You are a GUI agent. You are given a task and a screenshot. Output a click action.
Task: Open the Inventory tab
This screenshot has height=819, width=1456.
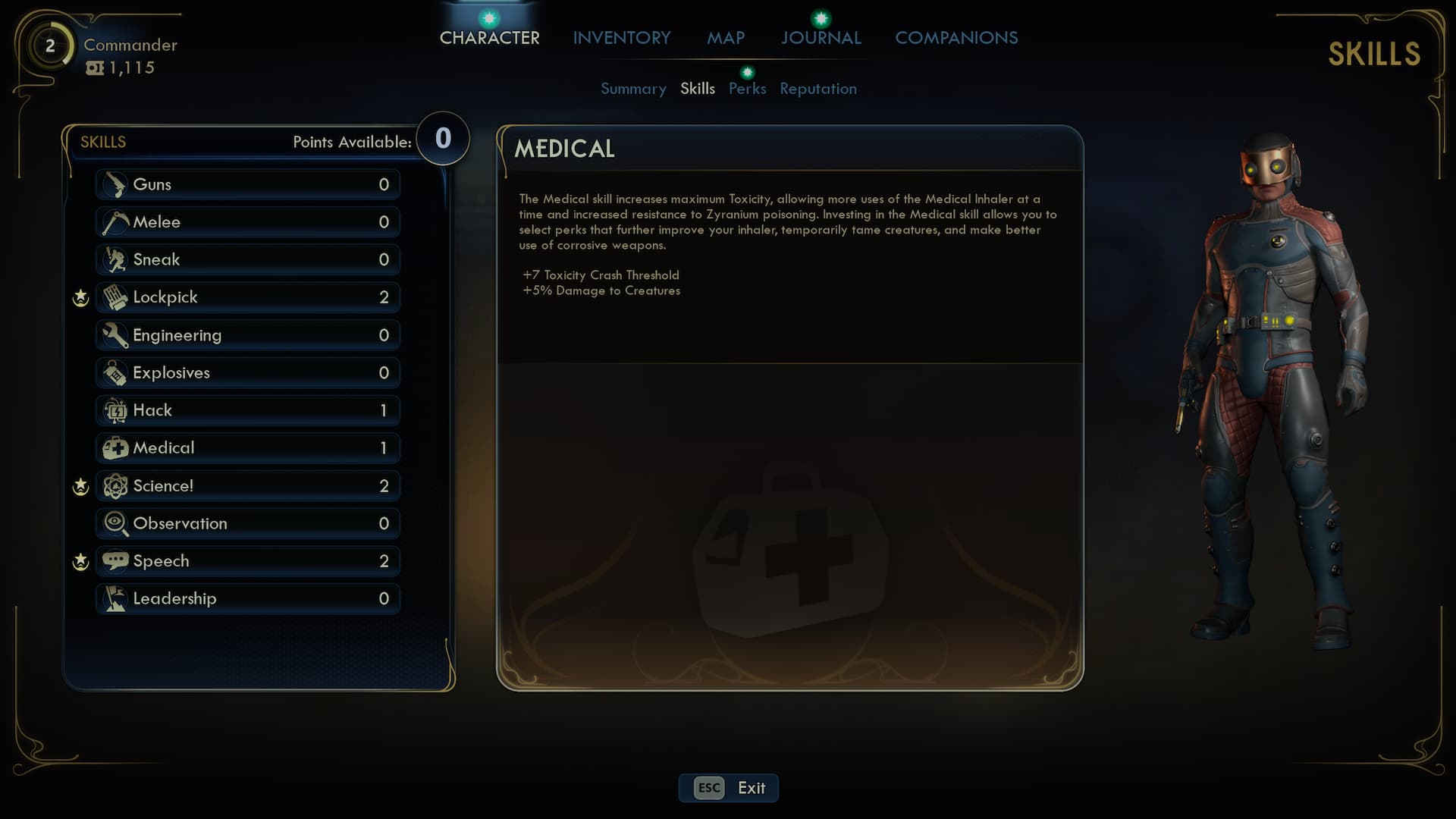[x=621, y=38]
